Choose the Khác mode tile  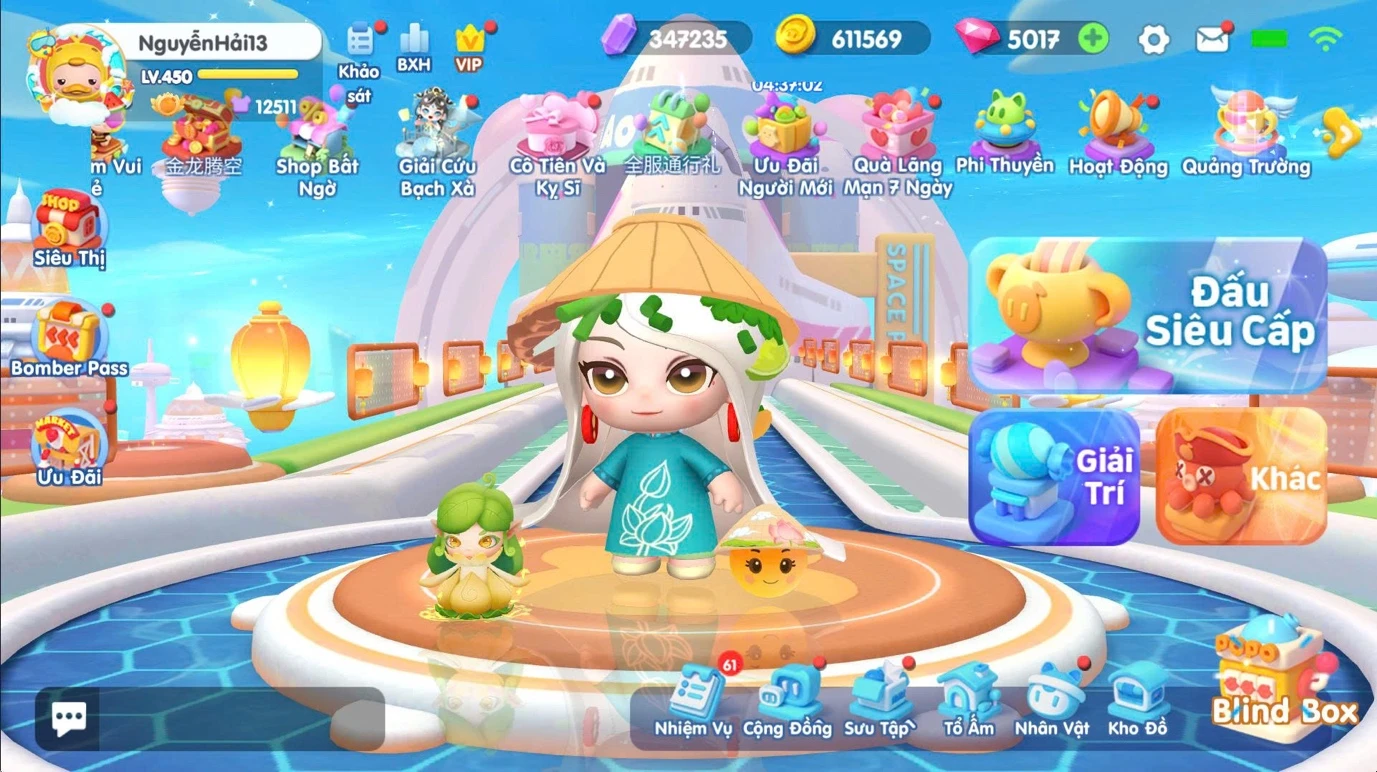(x=1241, y=477)
